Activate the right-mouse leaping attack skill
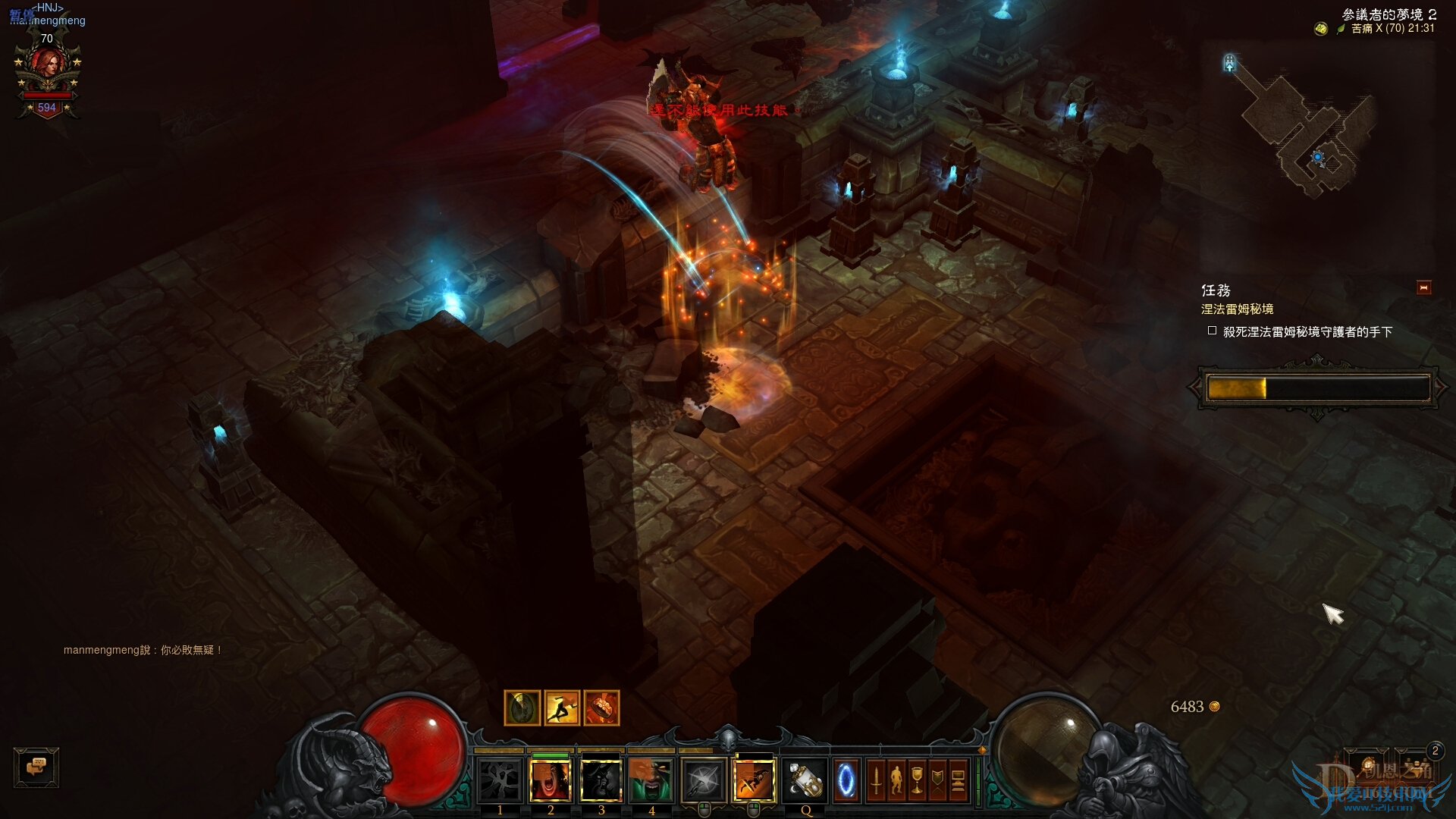This screenshot has width=1456, height=819. pos(754,781)
